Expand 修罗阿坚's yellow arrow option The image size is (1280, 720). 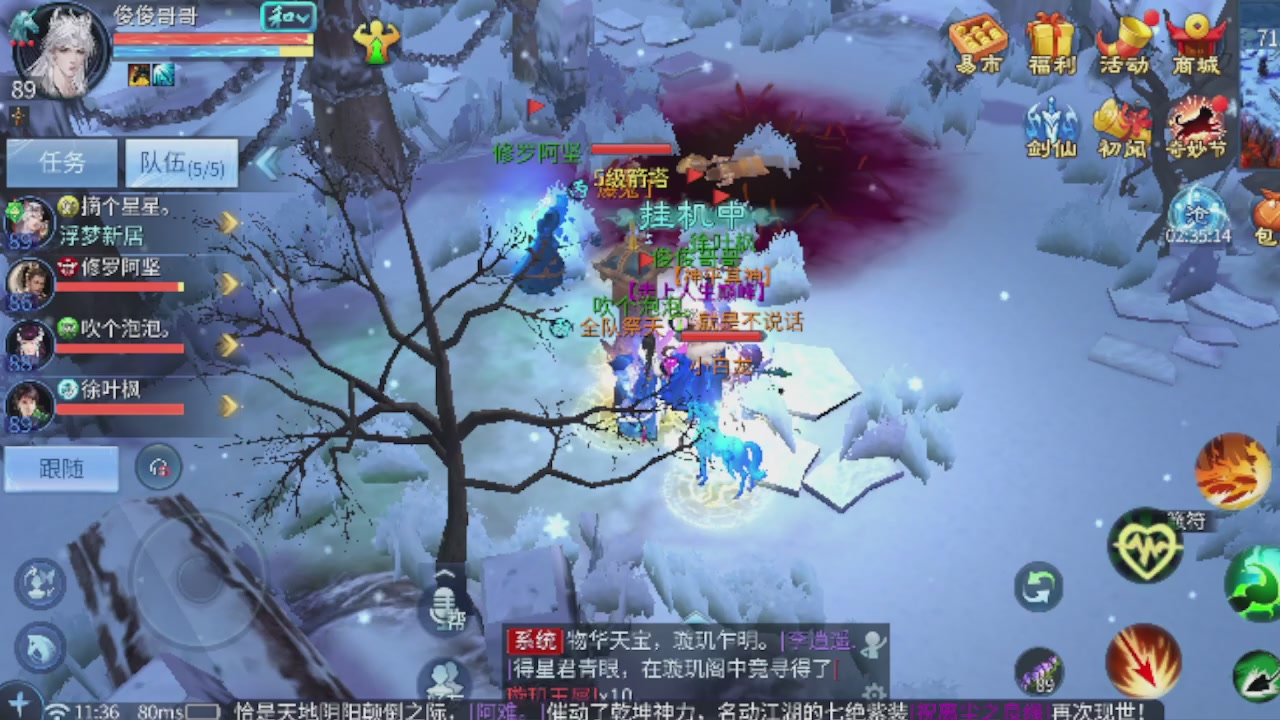pyautogui.click(x=231, y=283)
